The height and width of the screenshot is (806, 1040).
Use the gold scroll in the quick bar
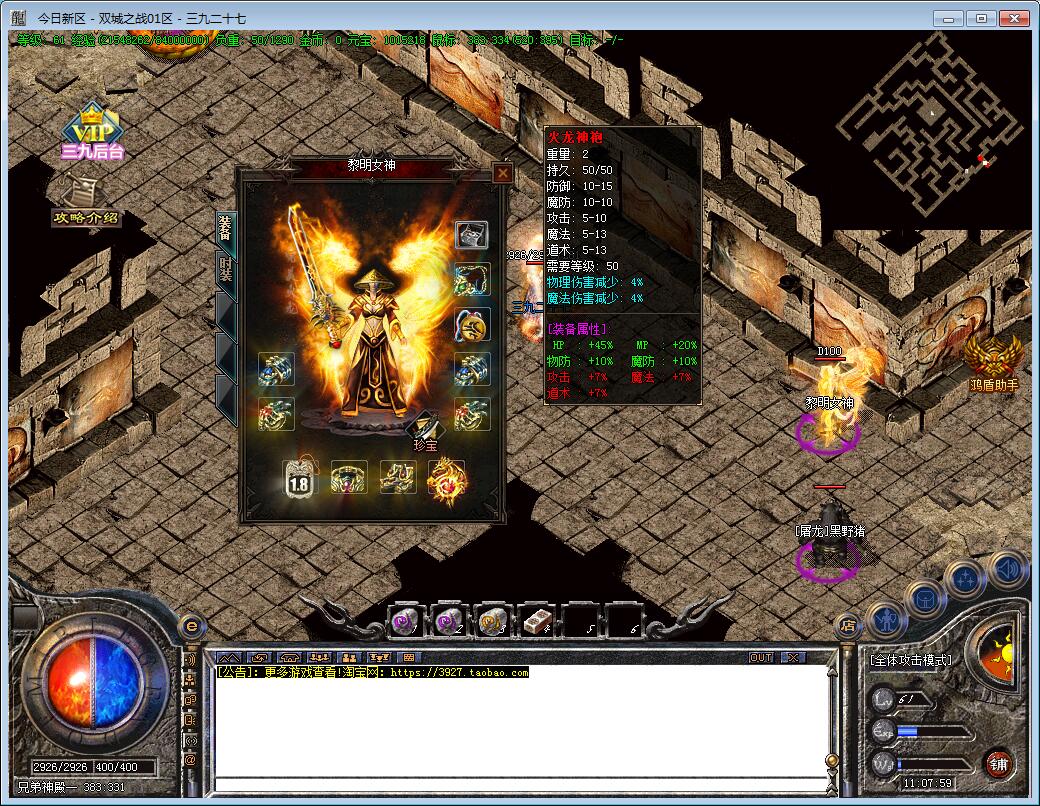[493, 621]
